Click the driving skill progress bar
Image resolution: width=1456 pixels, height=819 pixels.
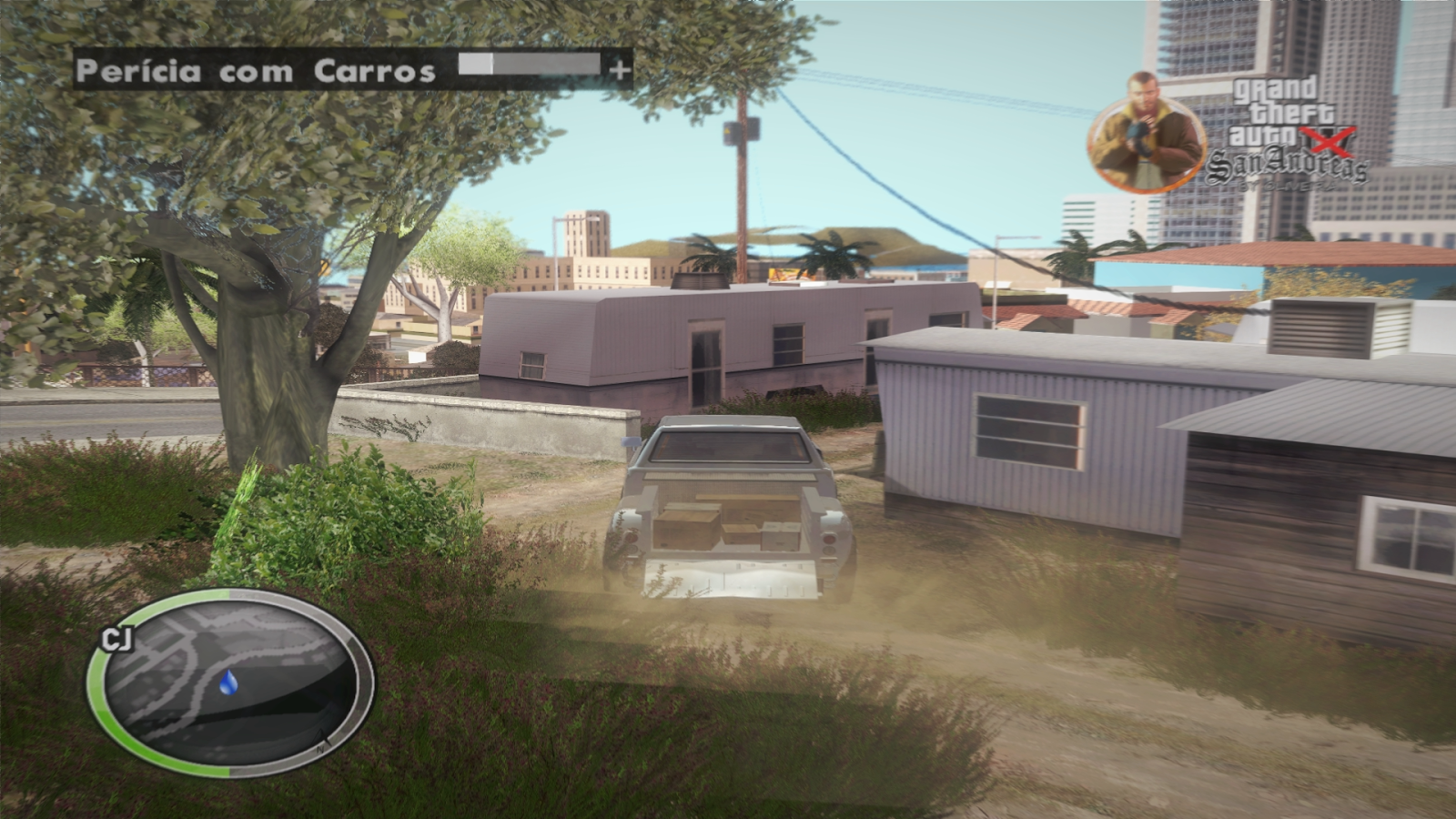click(x=528, y=66)
